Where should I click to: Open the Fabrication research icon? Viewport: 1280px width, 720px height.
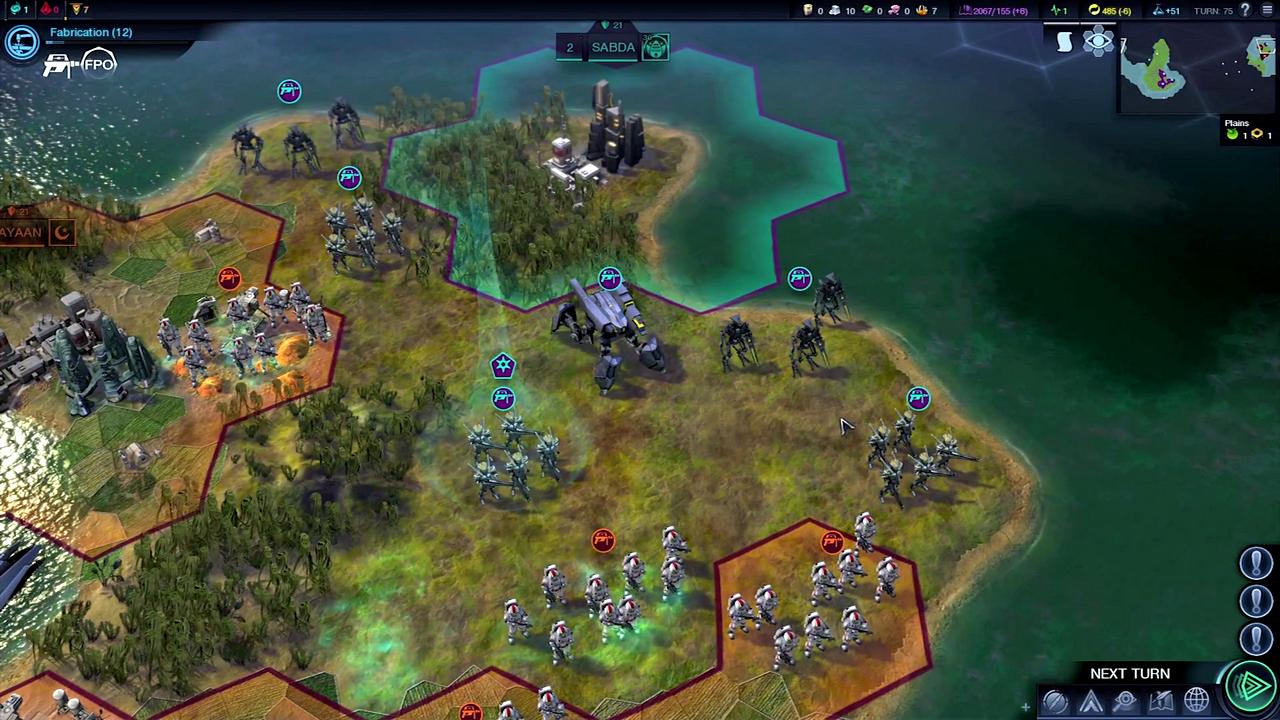click(22, 42)
